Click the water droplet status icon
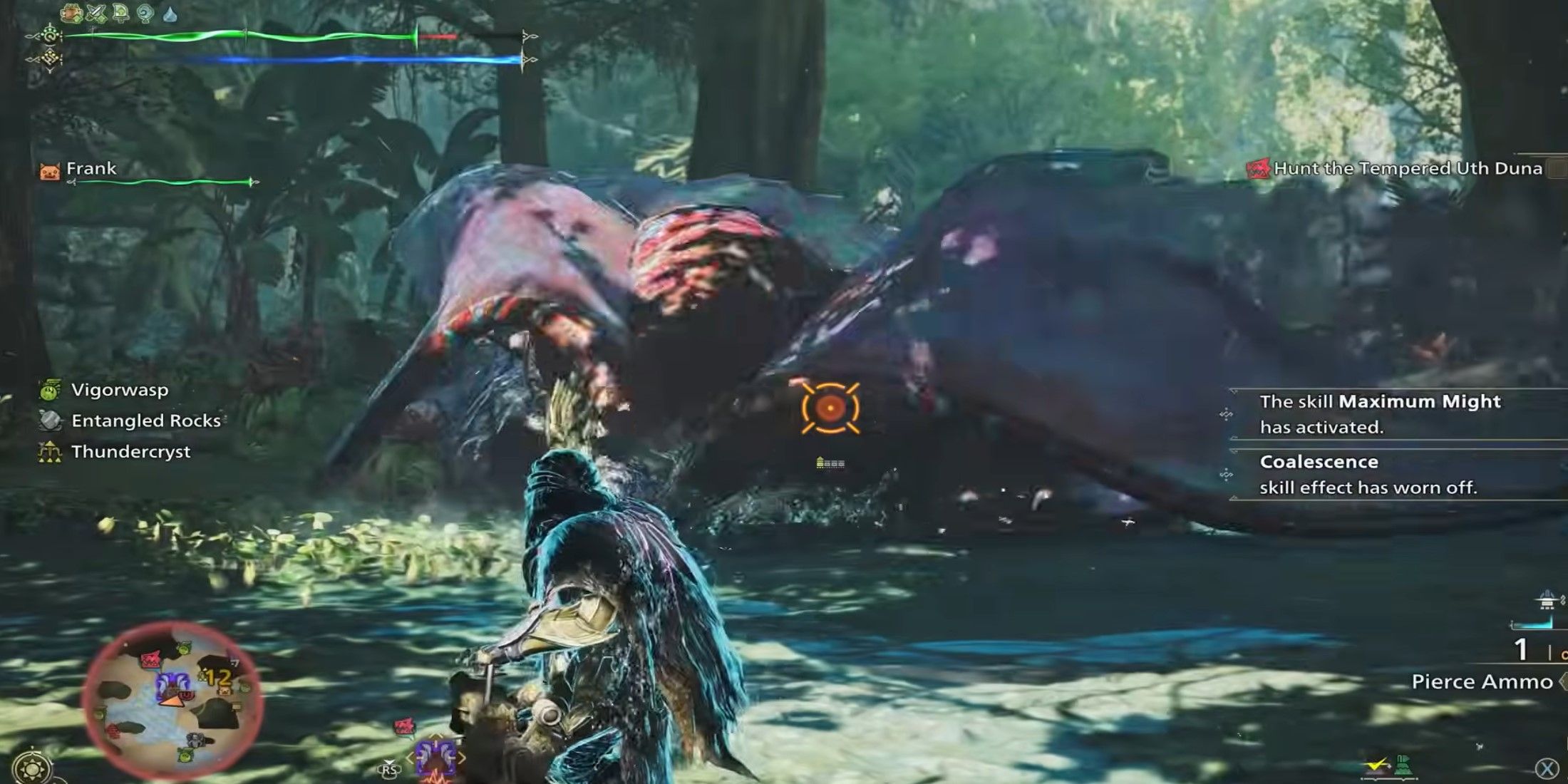Screen dimensions: 1568x784 click(x=170, y=14)
